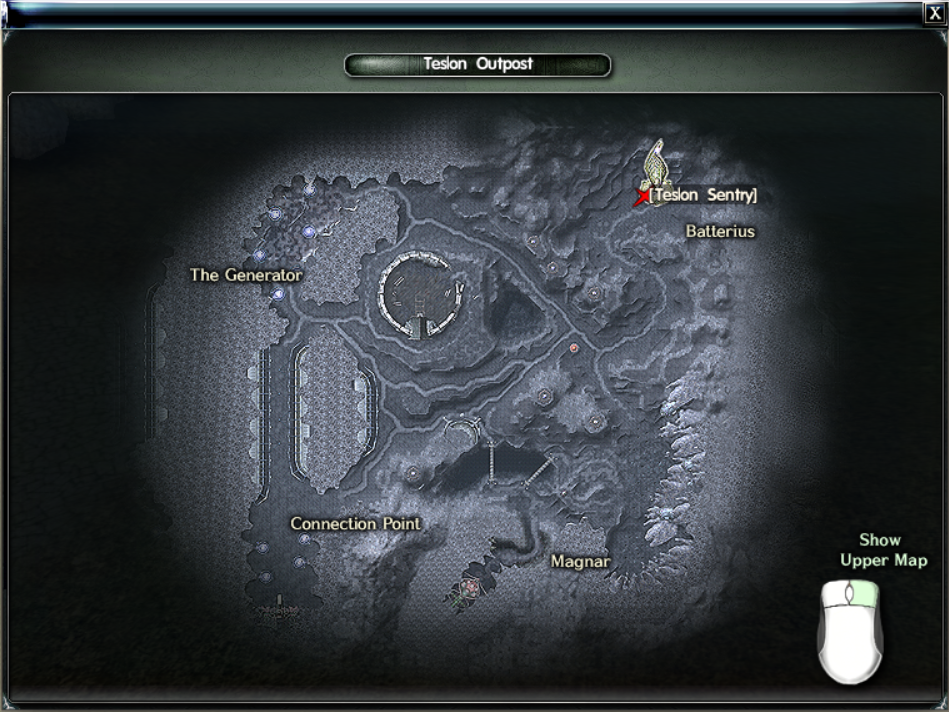This screenshot has width=949, height=712.
Task: Click the Magnar location label
Action: pos(580,562)
